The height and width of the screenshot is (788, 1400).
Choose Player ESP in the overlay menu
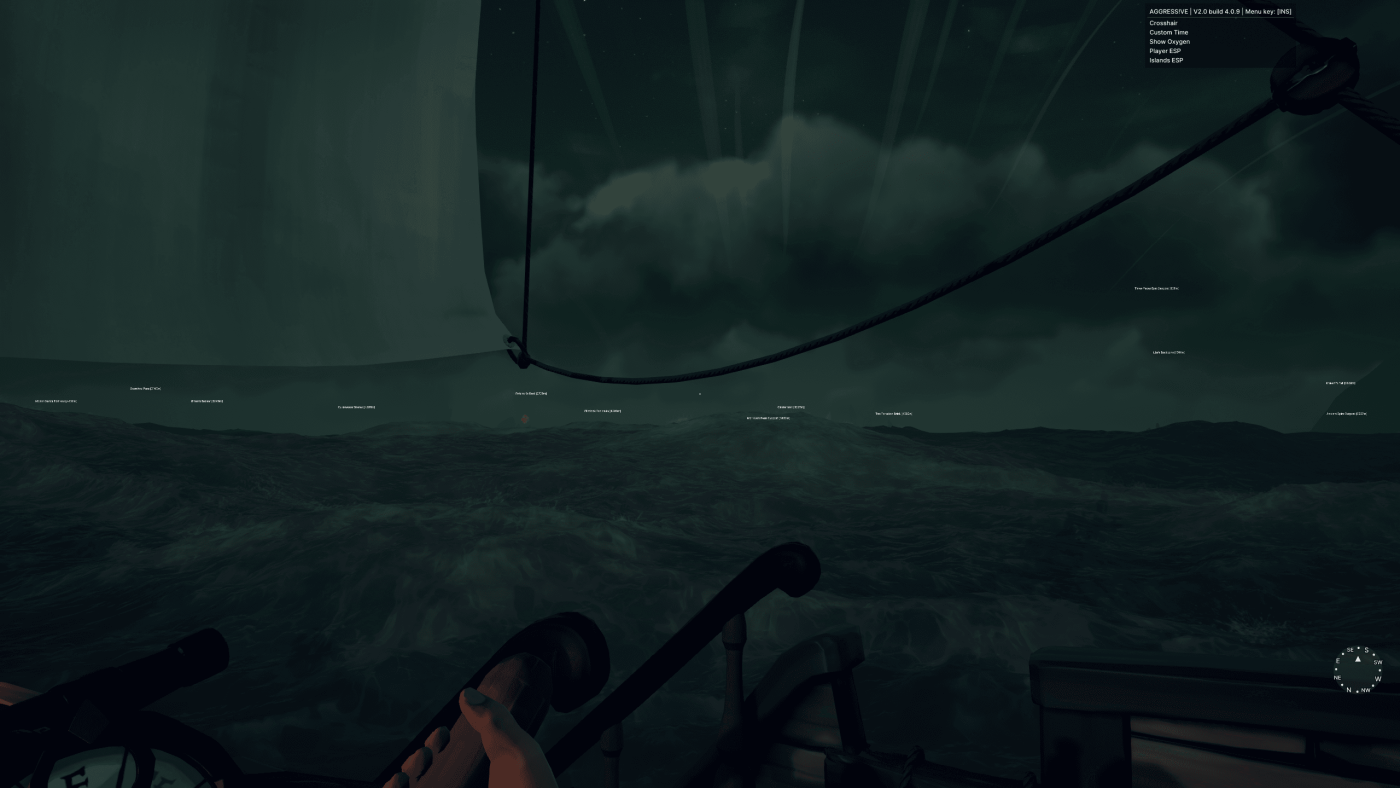pyautogui.click(x=1165, y=51)
